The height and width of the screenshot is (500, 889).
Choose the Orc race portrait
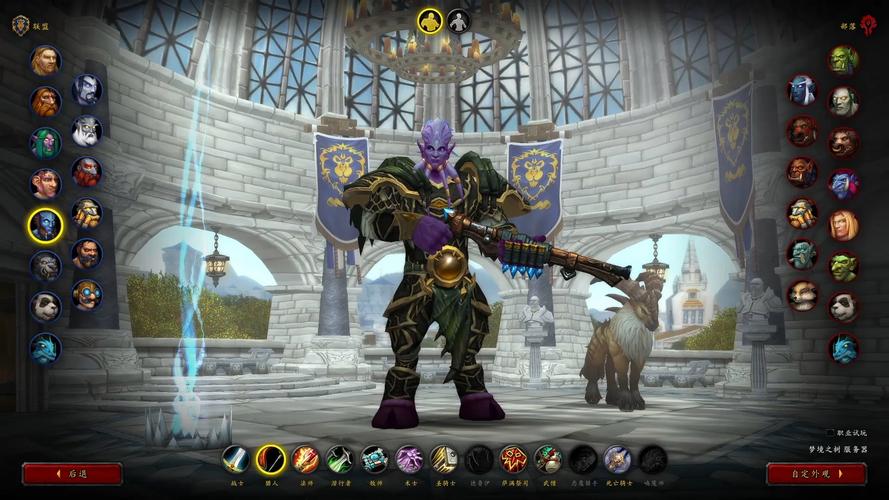click(x=843, y=60)
